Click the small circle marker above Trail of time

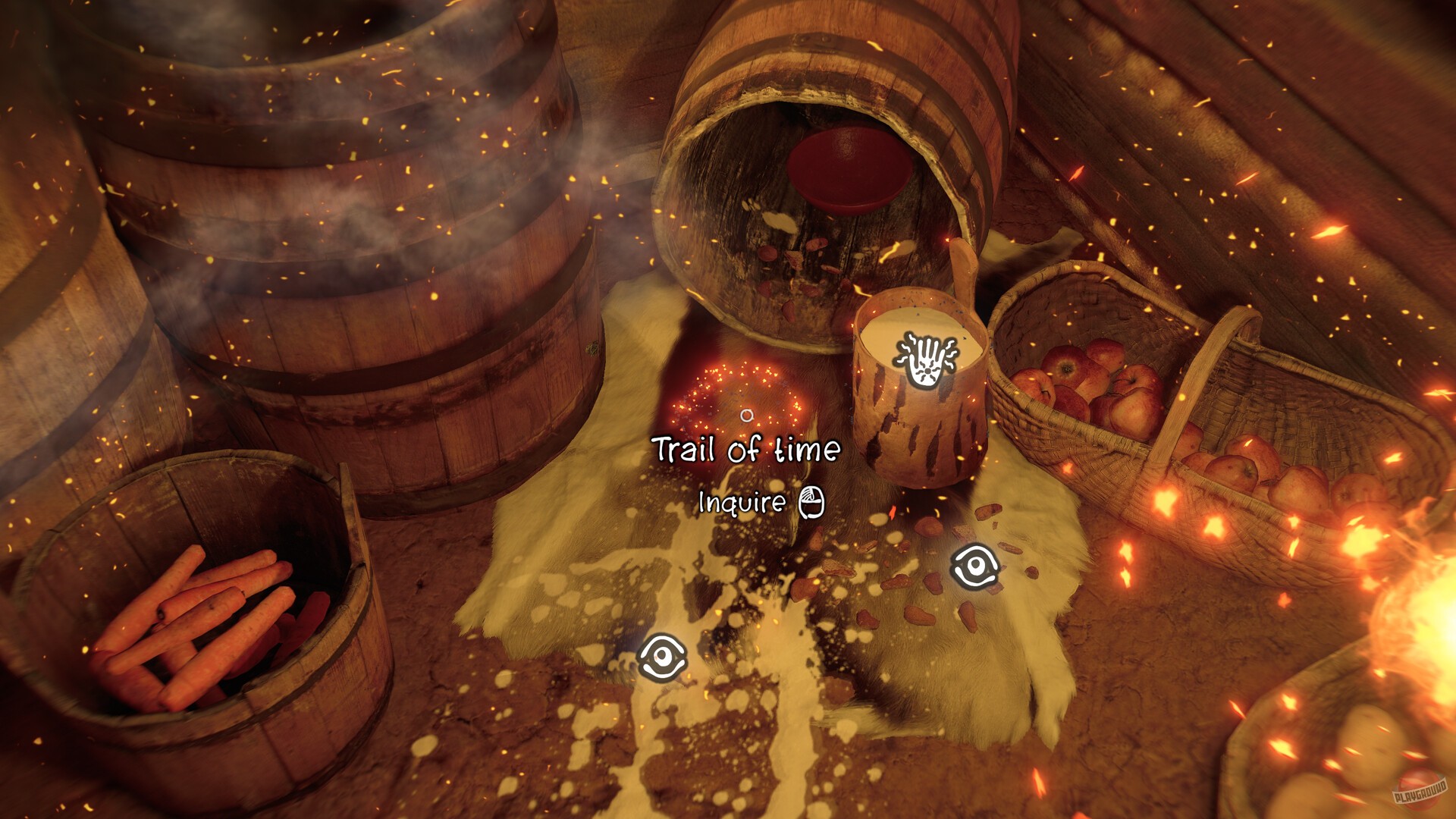point(747,416)
